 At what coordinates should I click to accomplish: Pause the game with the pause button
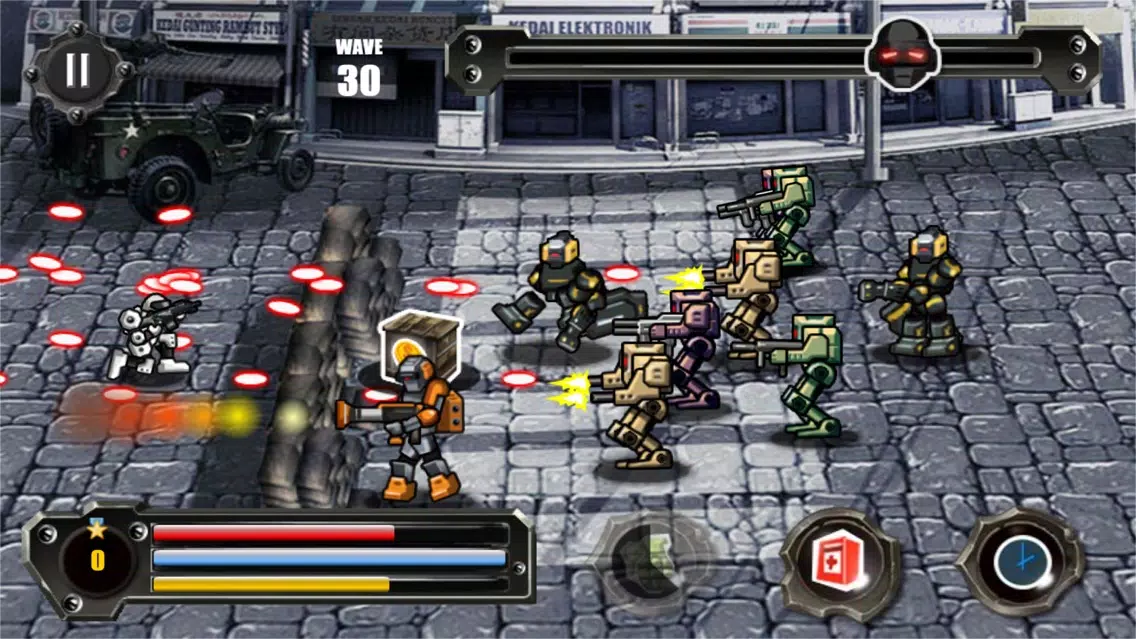[x=77, y=69]
